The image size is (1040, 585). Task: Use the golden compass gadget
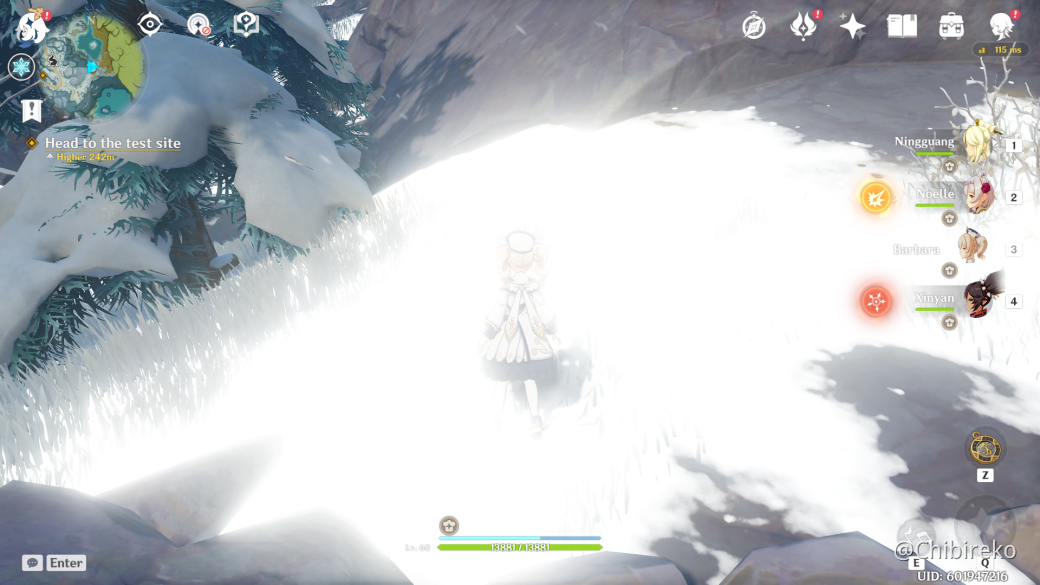pos(985,447)
